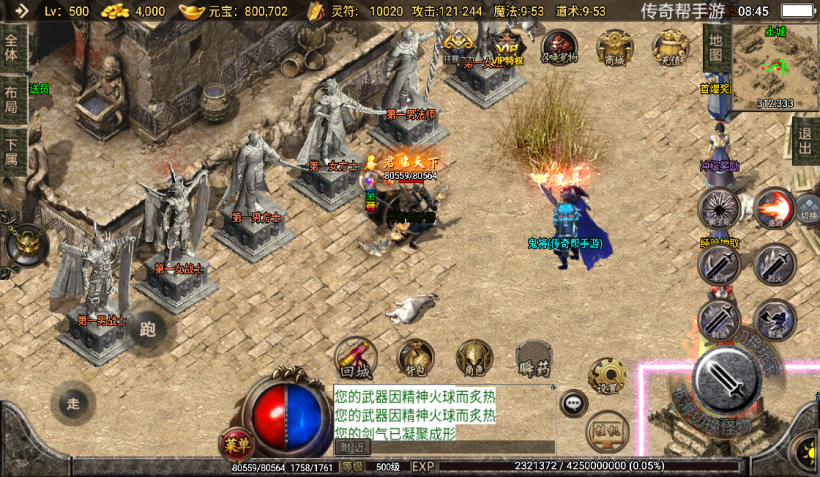Open the 地图 map button
The image size is (820, 477).
714,45
